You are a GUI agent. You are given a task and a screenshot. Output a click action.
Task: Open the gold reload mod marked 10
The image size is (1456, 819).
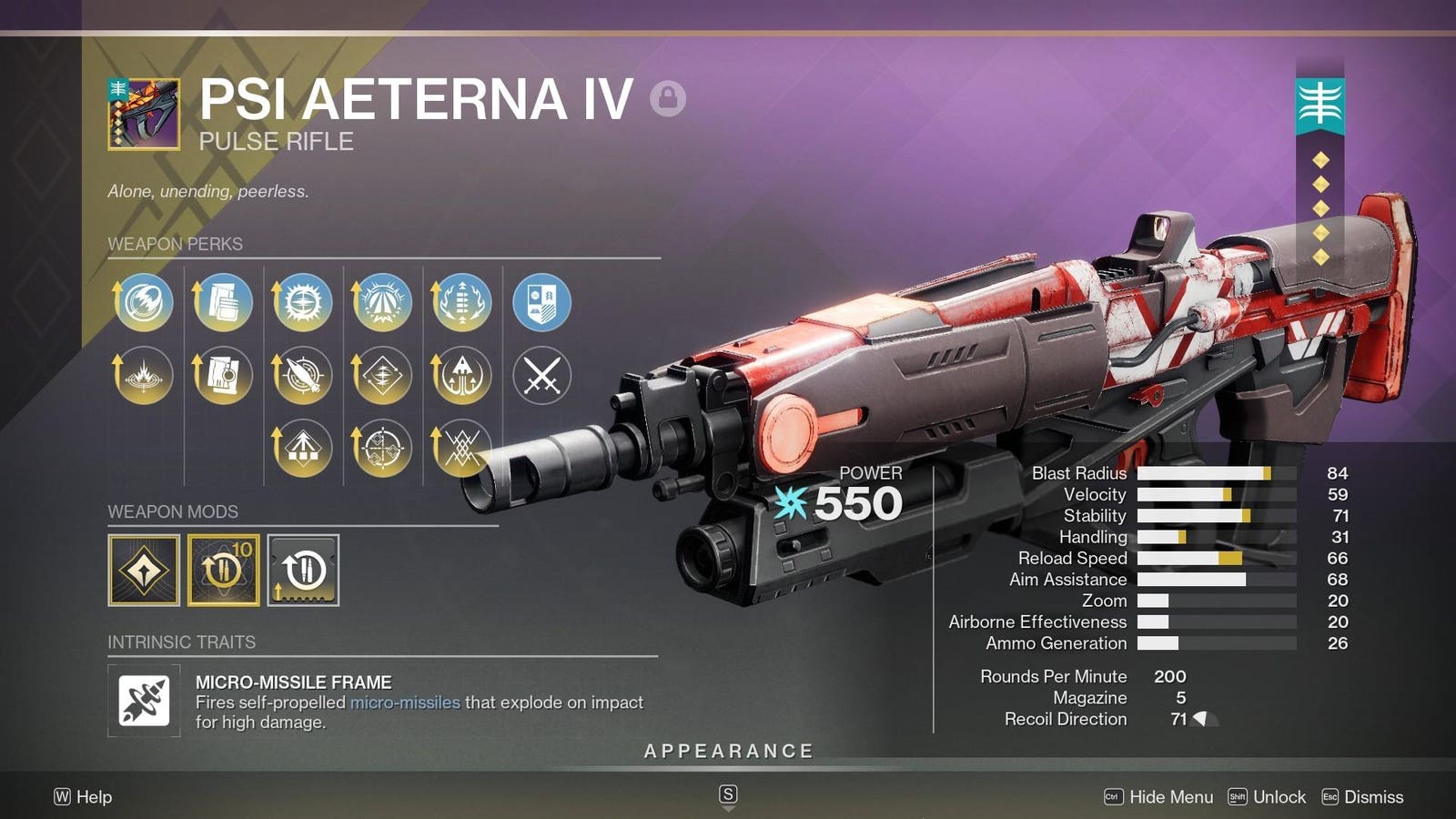224,571
